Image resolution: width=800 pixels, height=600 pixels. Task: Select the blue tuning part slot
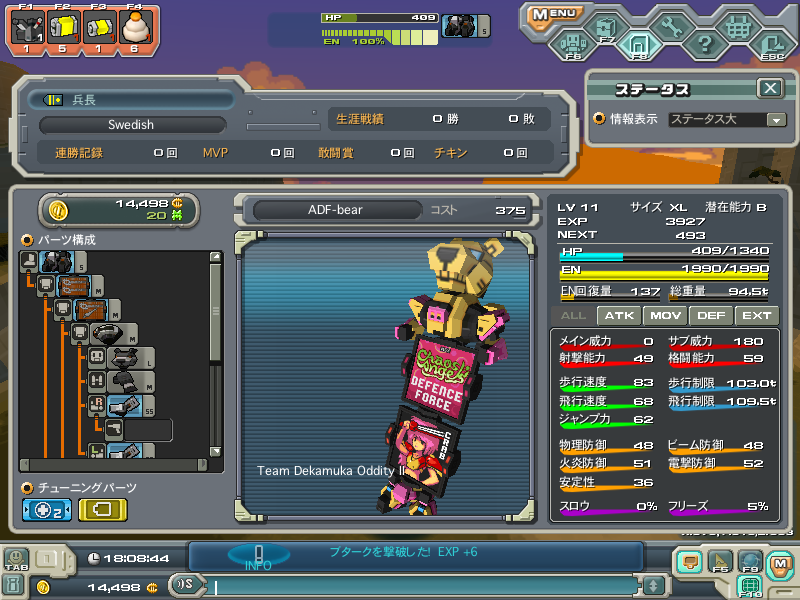pyautogui.click(x=47, y=509)
